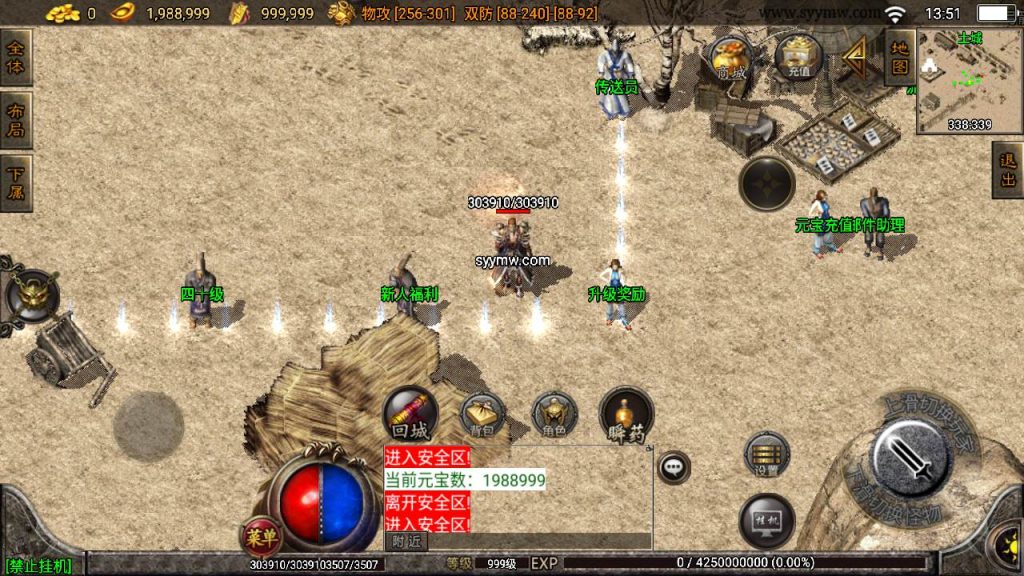
Task: Exit the game with 退出 button
Action: click(1007, 170)
